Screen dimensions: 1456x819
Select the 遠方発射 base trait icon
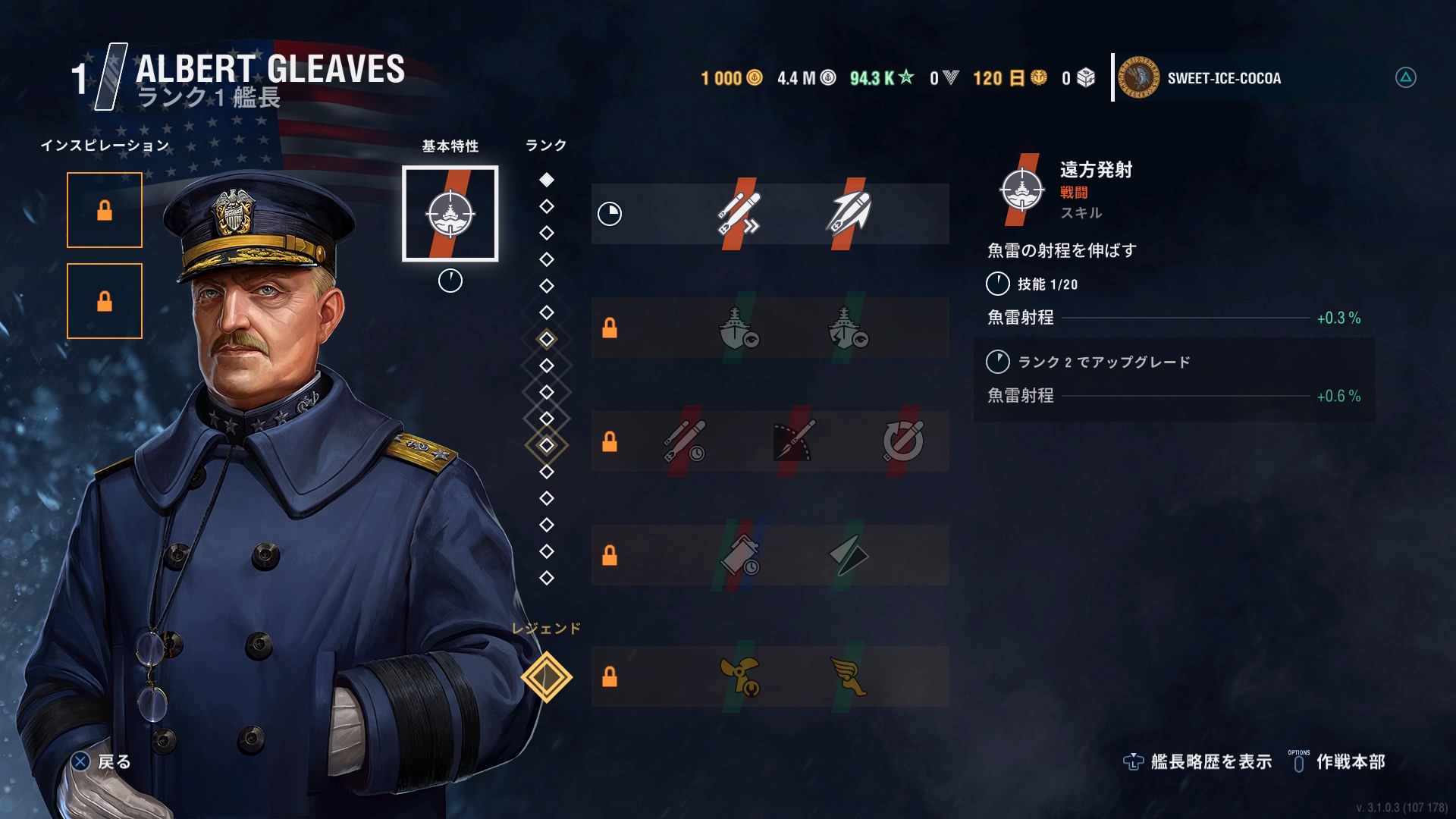click(450, 214)
